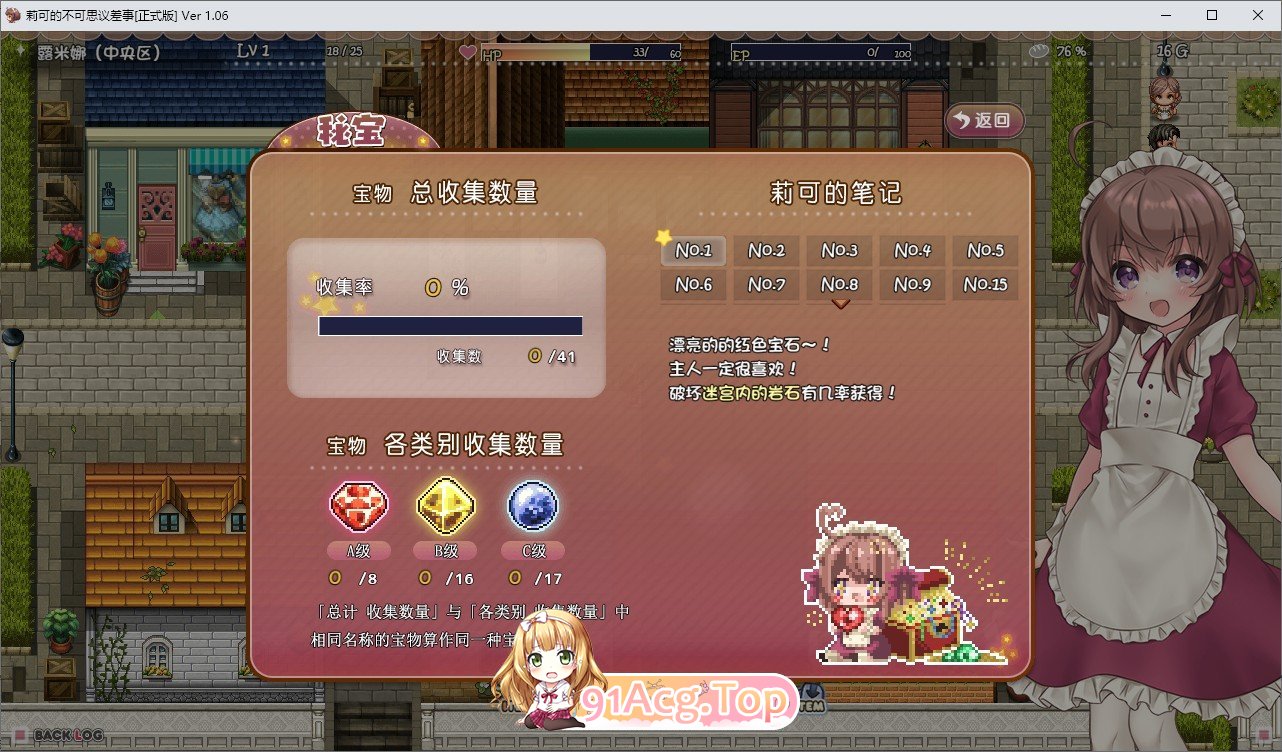1282x752 pixels.
Task: Click the 收集率 collection progress bar
Action: point(450,325)
